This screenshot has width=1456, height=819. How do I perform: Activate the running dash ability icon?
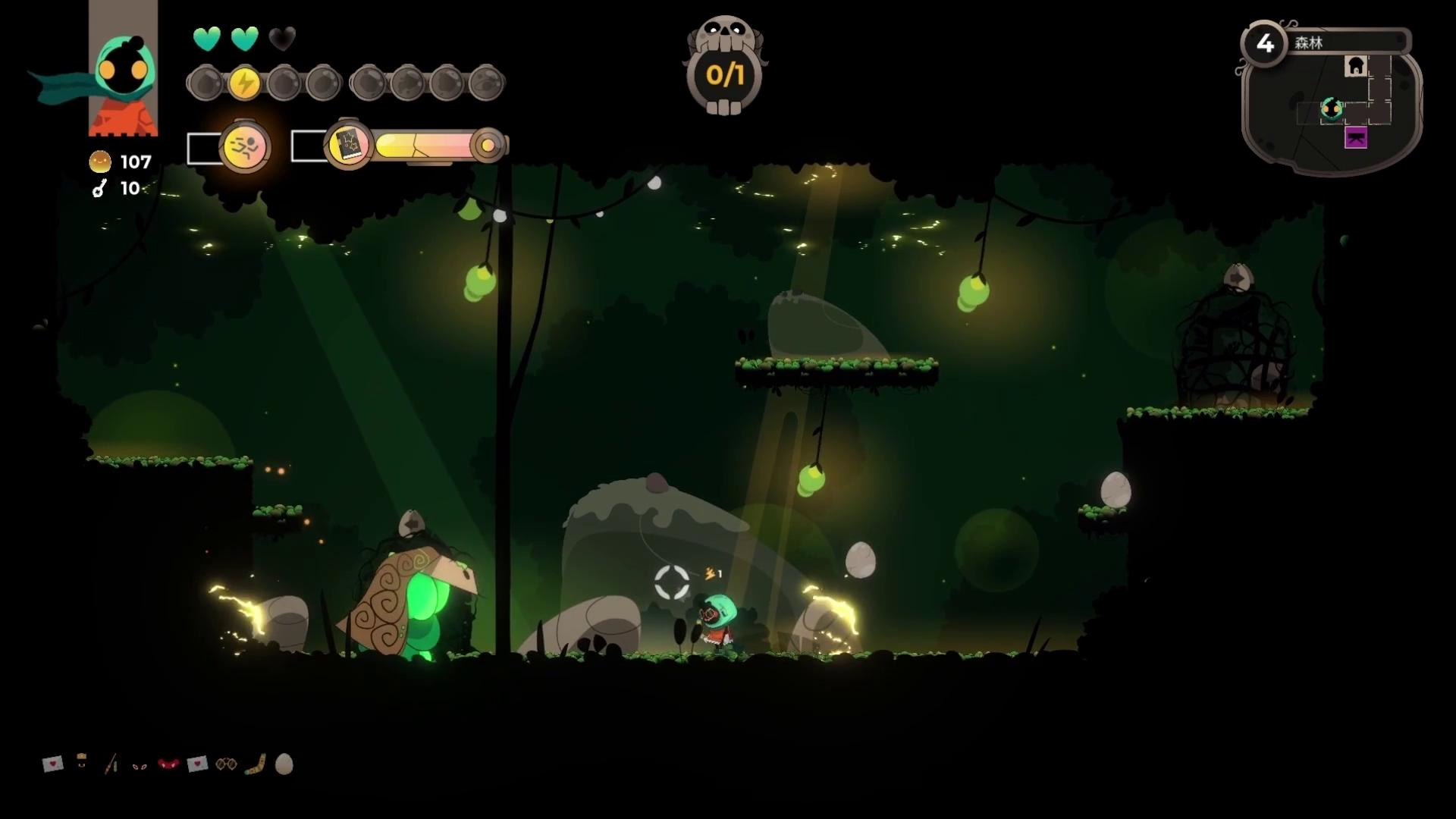(x=245, y=147)
